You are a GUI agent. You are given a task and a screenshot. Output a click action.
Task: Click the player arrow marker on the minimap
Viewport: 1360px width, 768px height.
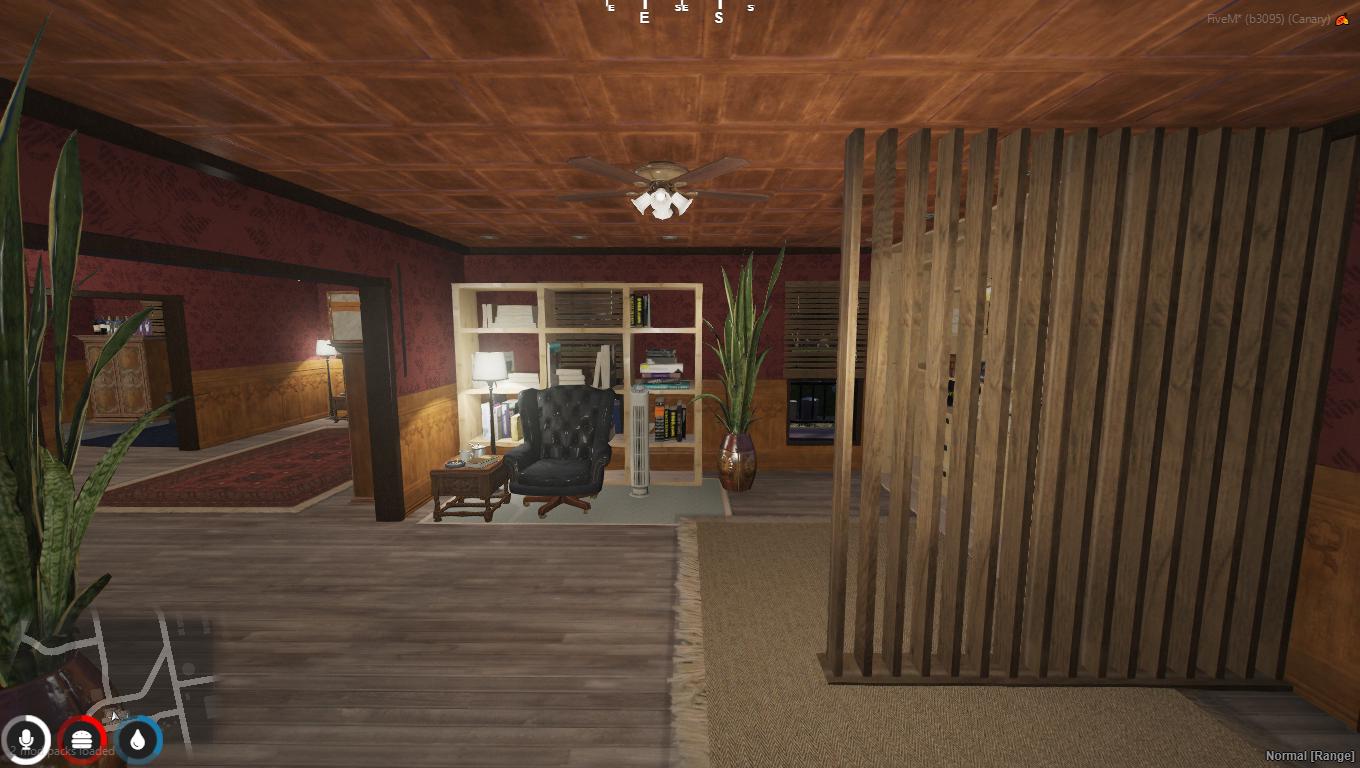[x=113, y=715]
